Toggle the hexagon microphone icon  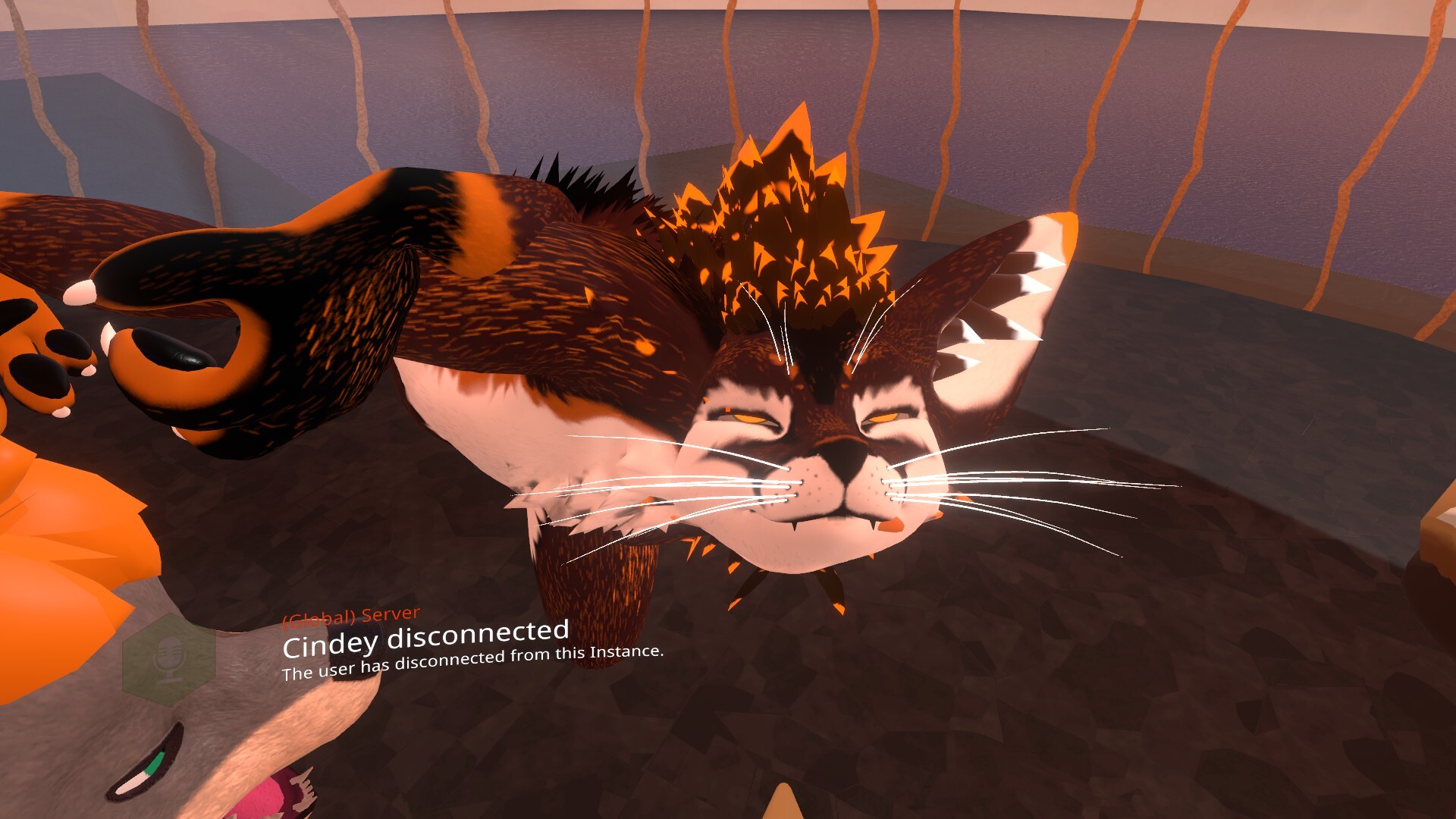[x=169, y=659]
